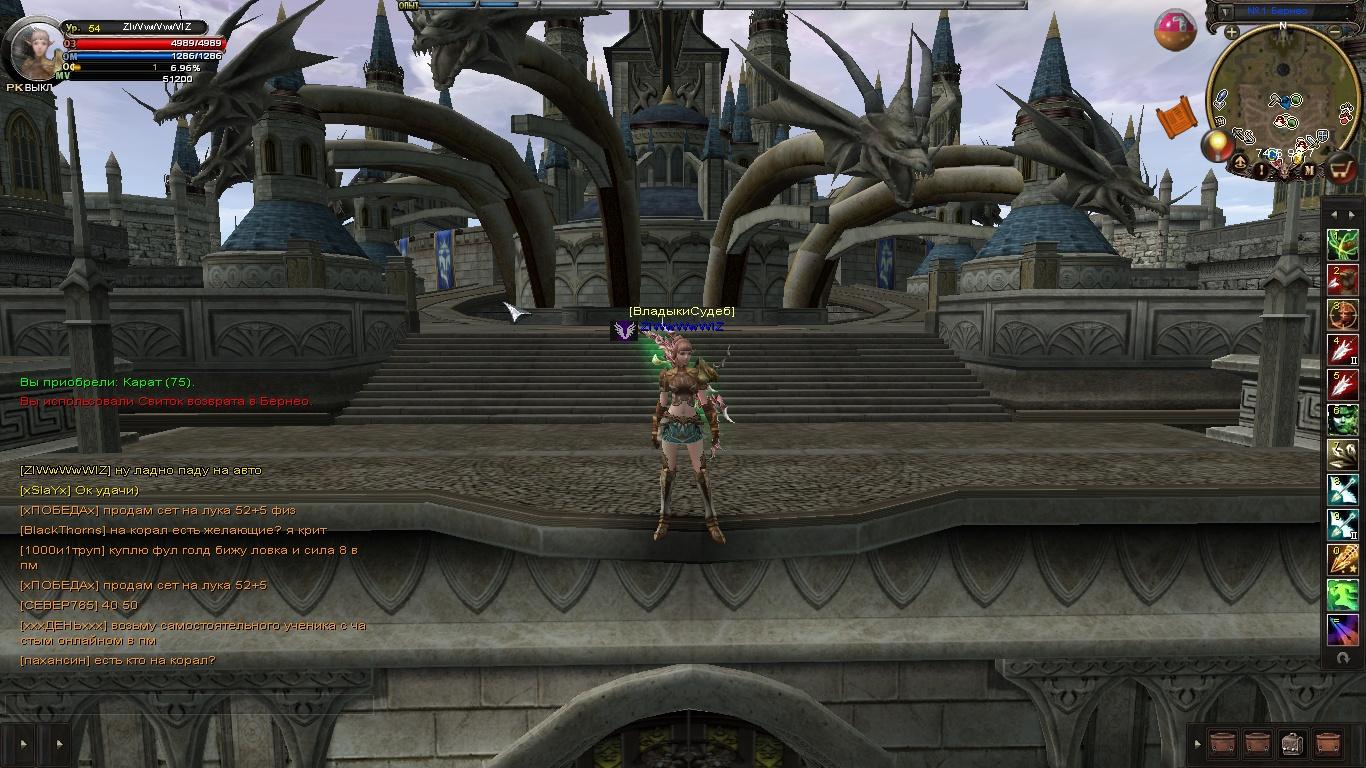Open the grey backpack inventory slot
1366x768 pixels.
1292,743
